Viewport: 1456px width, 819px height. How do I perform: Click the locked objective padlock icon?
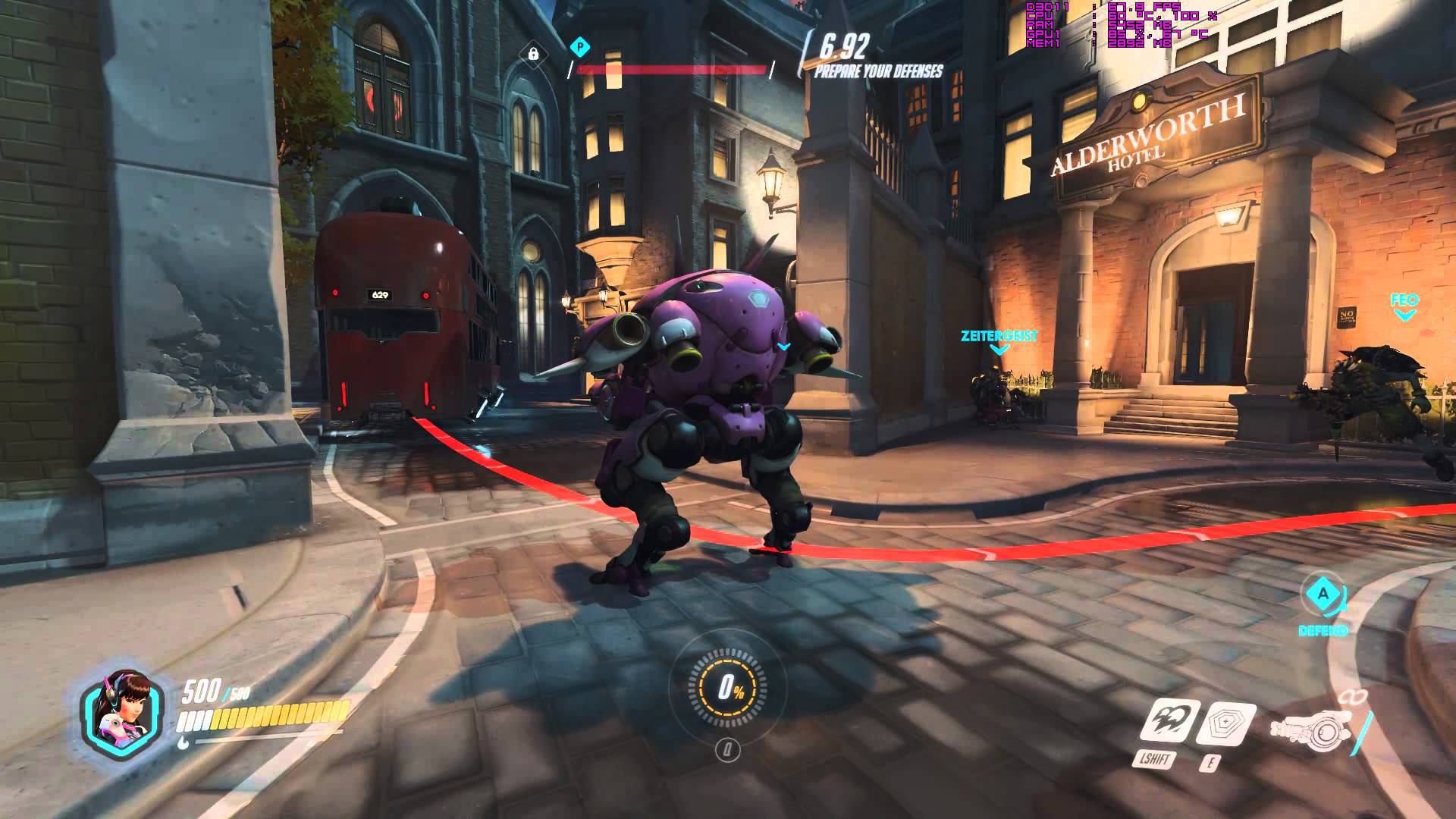(x=533, y=54)
